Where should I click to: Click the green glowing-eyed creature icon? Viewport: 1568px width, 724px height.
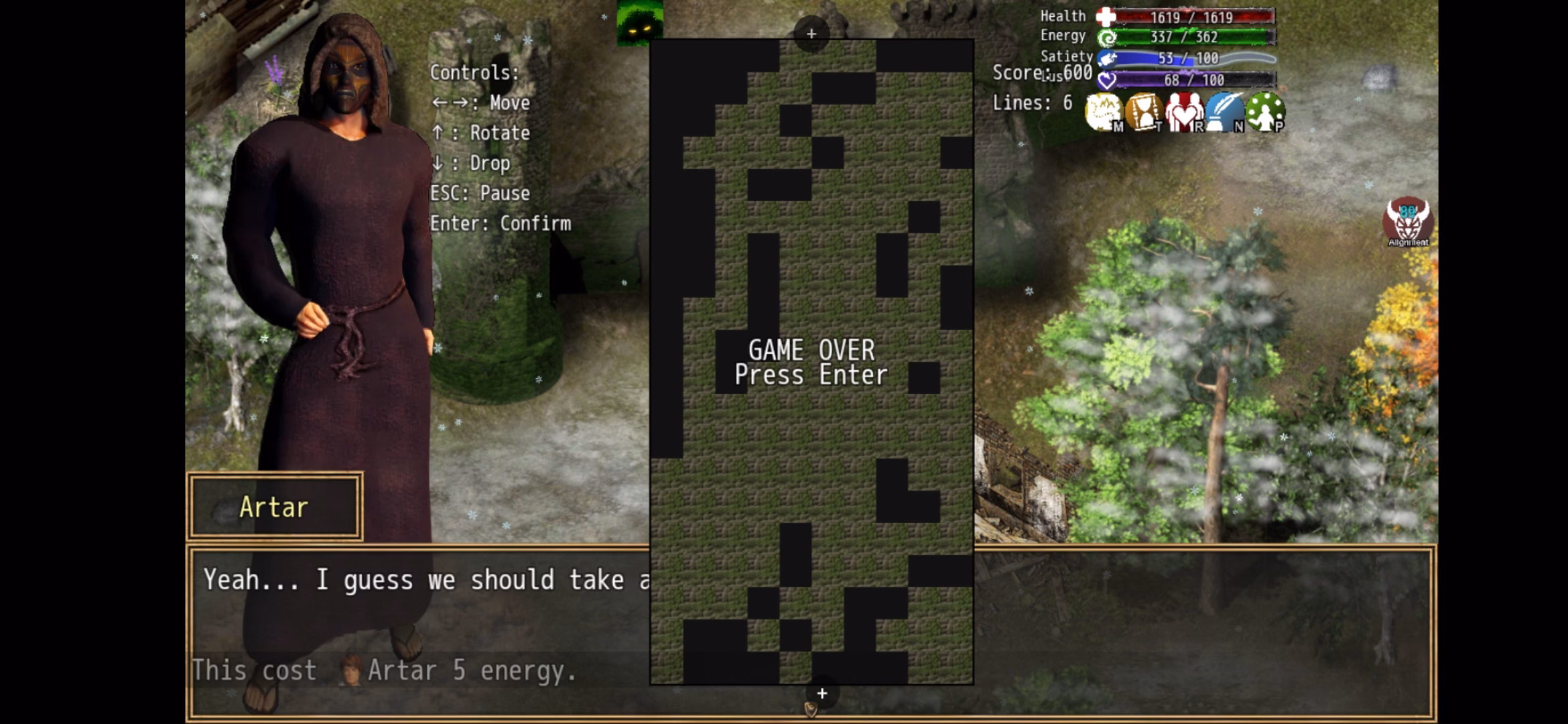(x=639, y=22)
